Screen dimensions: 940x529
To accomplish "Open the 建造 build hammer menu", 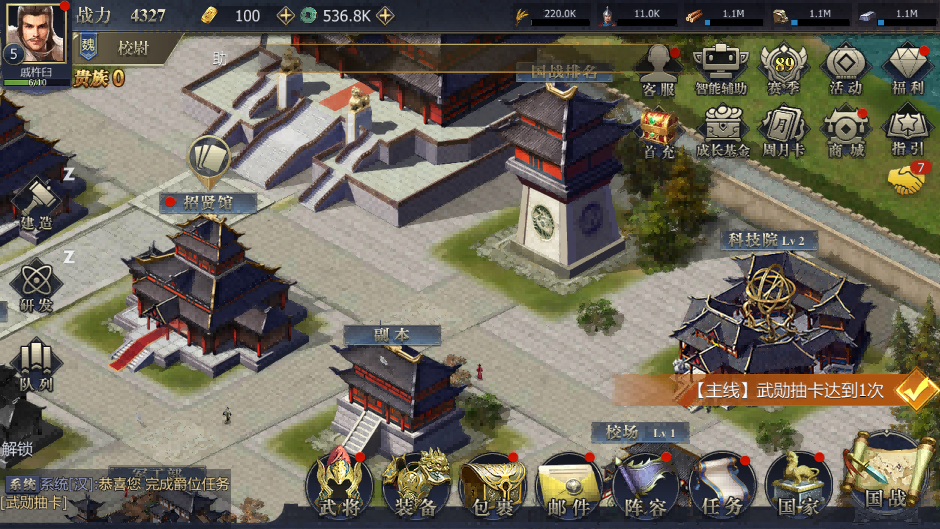I will [36, 203].
